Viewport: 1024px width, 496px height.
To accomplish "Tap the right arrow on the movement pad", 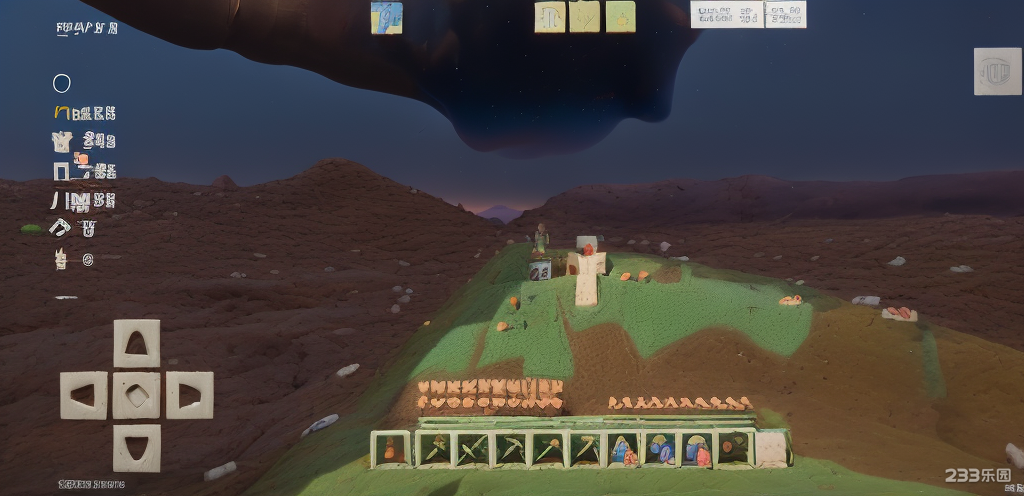I will 189,394.
